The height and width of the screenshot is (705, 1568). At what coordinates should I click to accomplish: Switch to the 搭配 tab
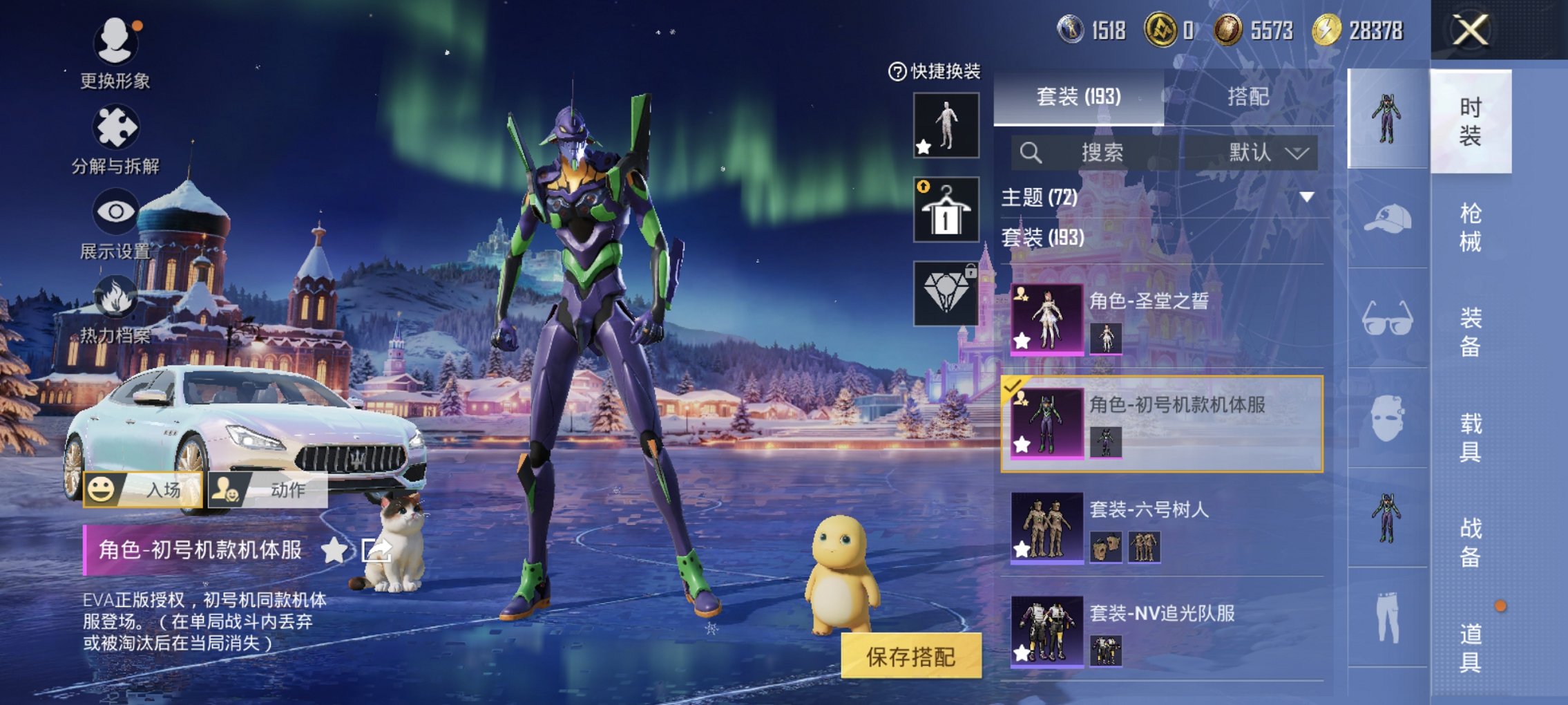[x=1247, y=97]
